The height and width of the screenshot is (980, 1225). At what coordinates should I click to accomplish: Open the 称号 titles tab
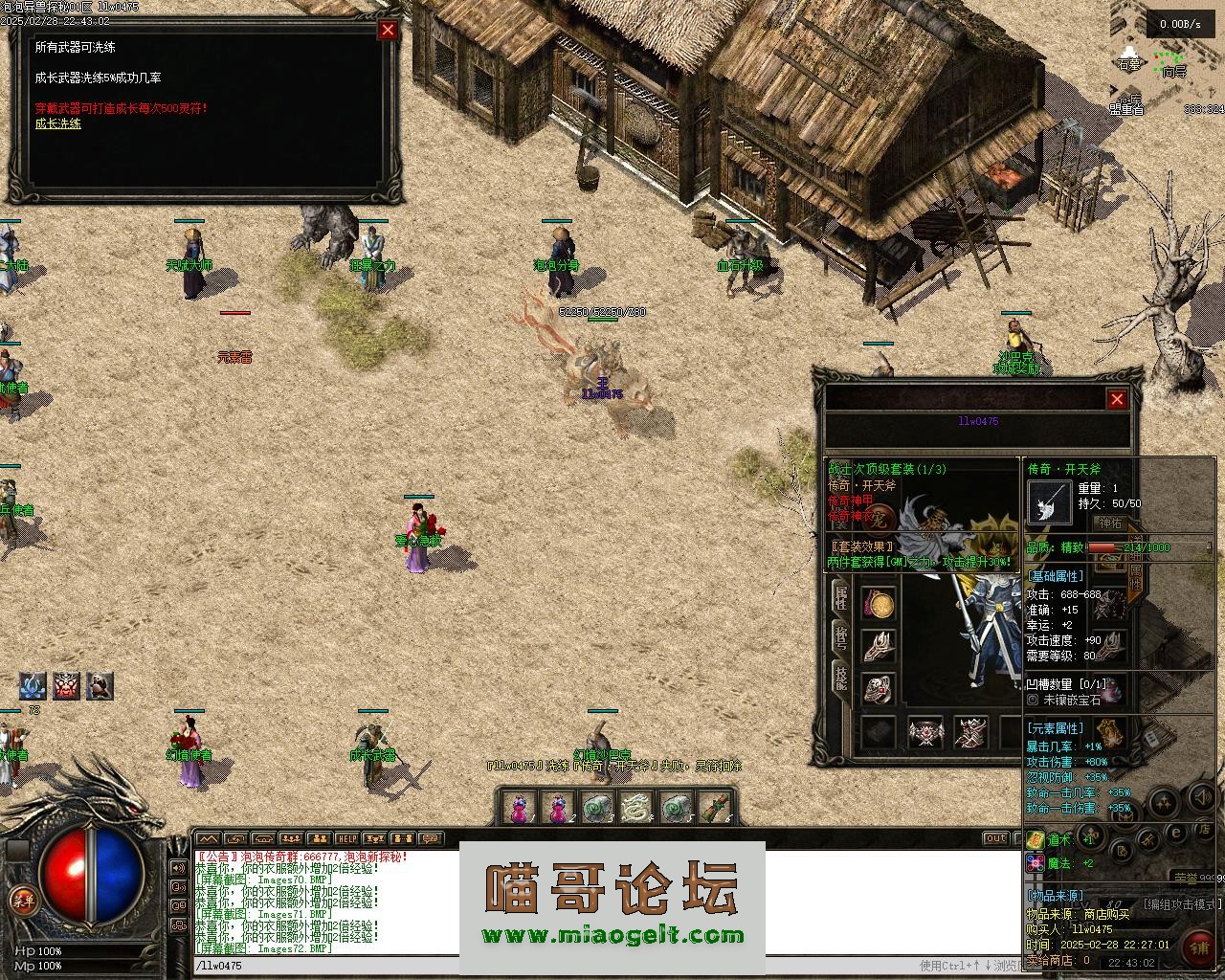click(840, 638)
